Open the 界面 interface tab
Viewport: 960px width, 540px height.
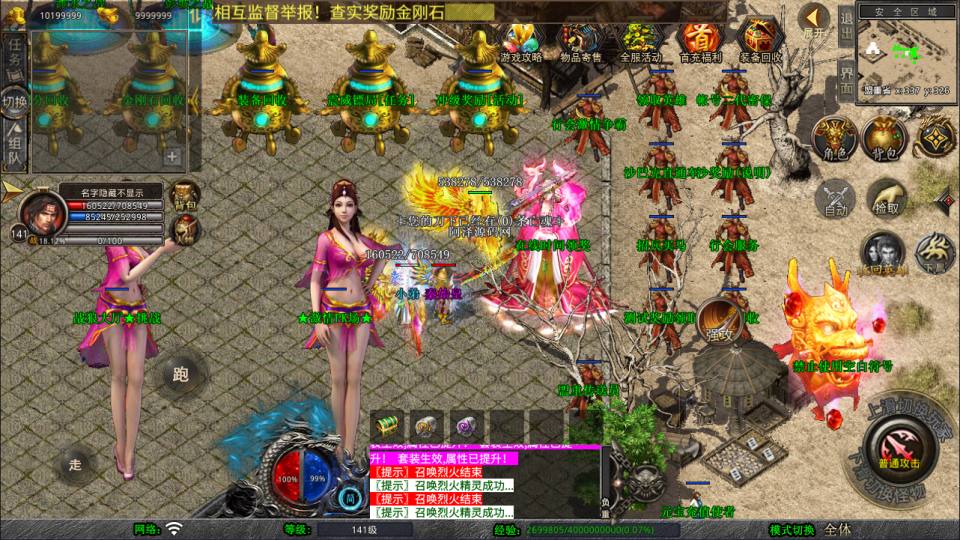click(x=846, y=78)
